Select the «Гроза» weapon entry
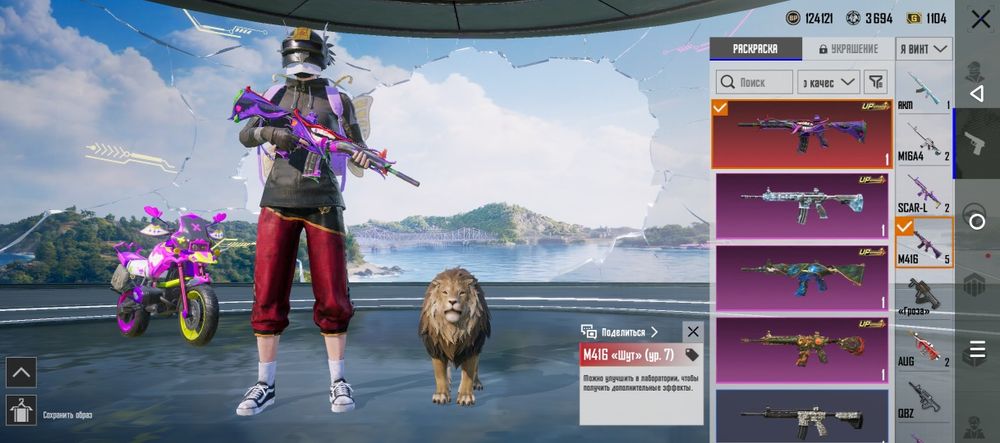 (x=923, y=296)
